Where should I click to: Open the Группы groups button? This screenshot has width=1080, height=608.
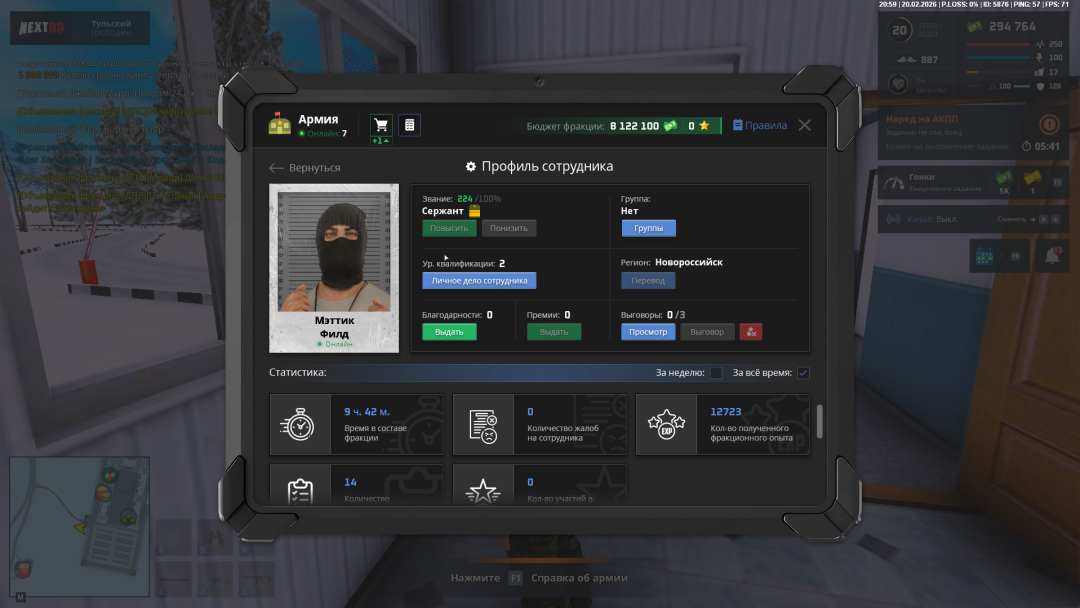648,228
